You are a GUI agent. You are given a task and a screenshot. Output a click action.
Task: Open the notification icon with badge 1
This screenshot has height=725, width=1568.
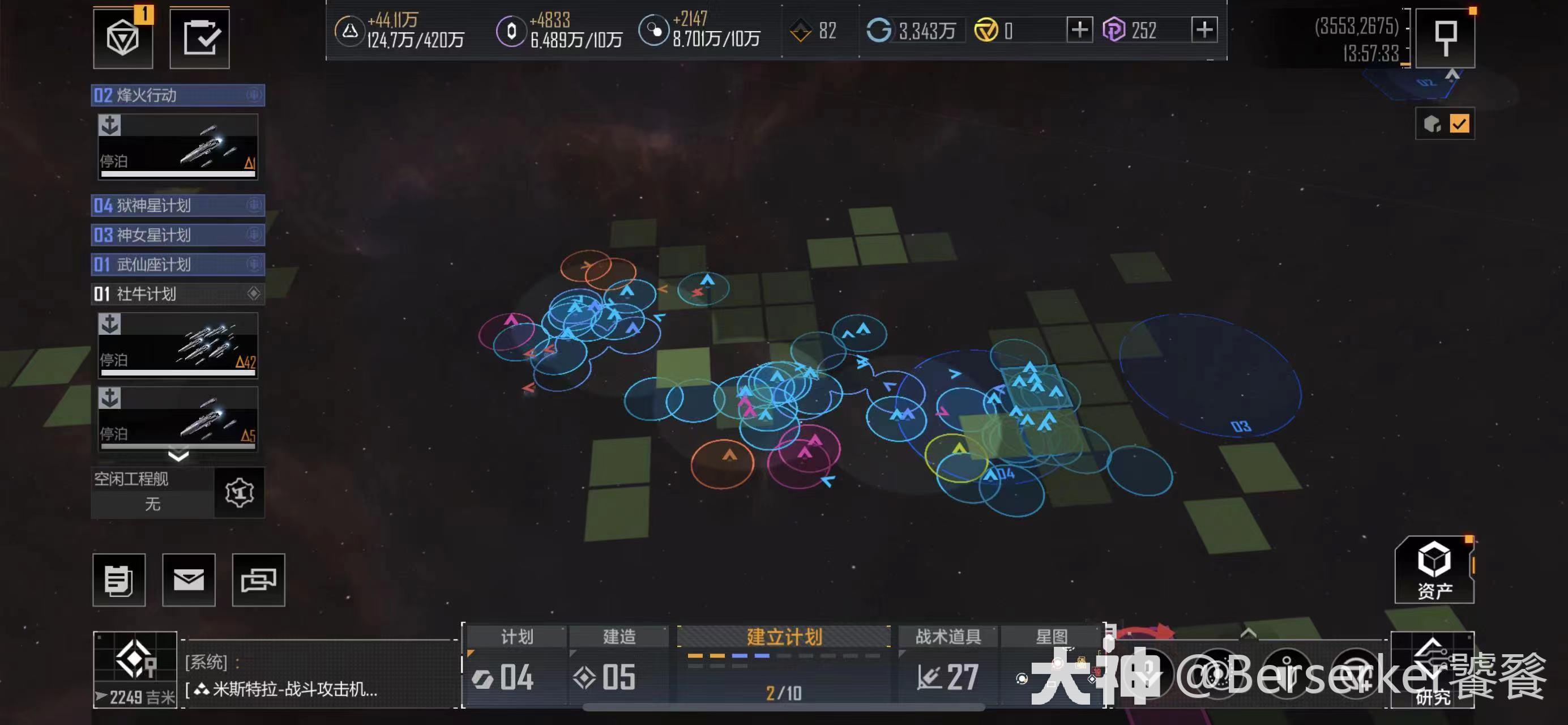(x=123, y=39)
